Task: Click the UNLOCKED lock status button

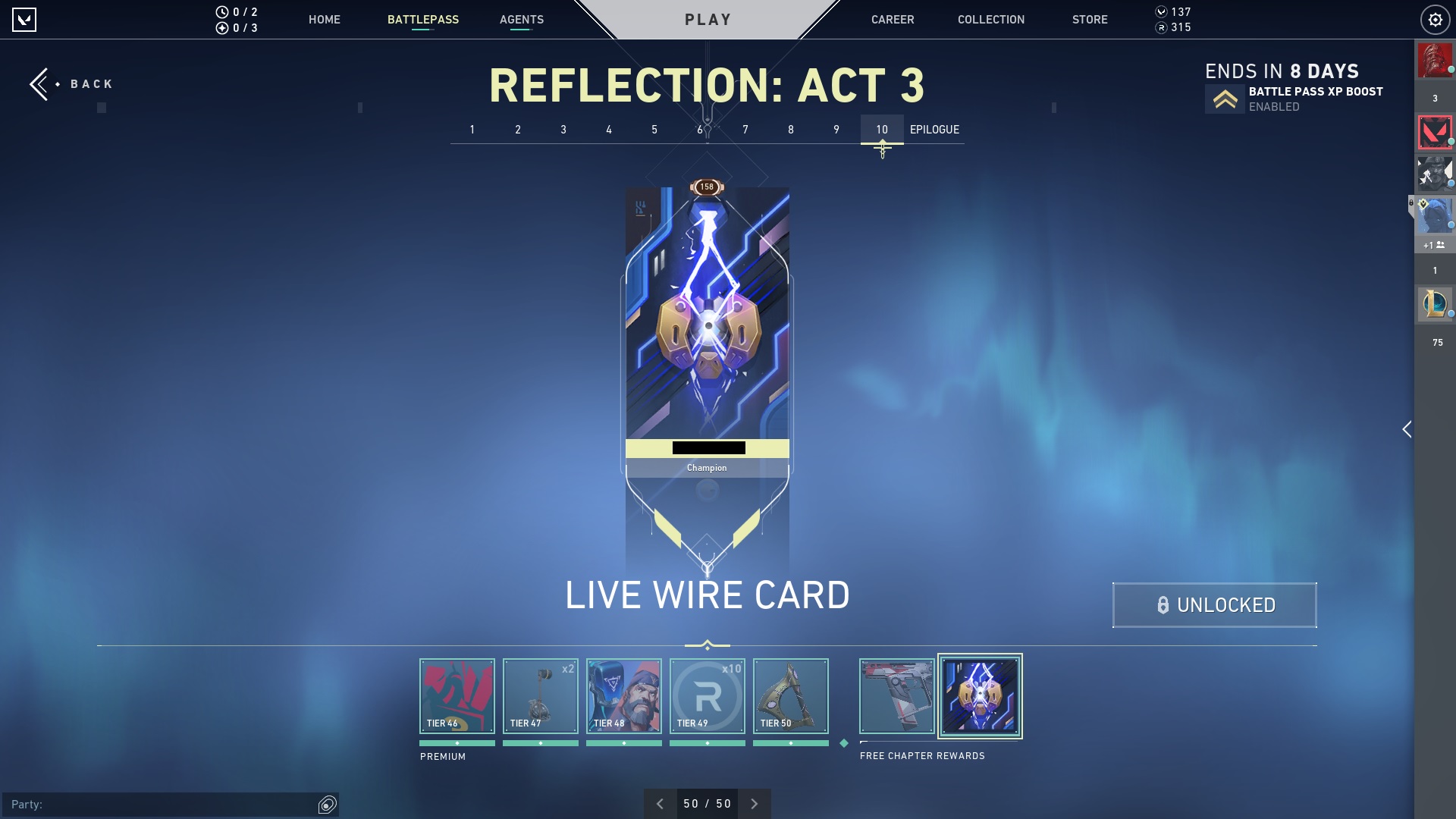Action: (1214, 605)
